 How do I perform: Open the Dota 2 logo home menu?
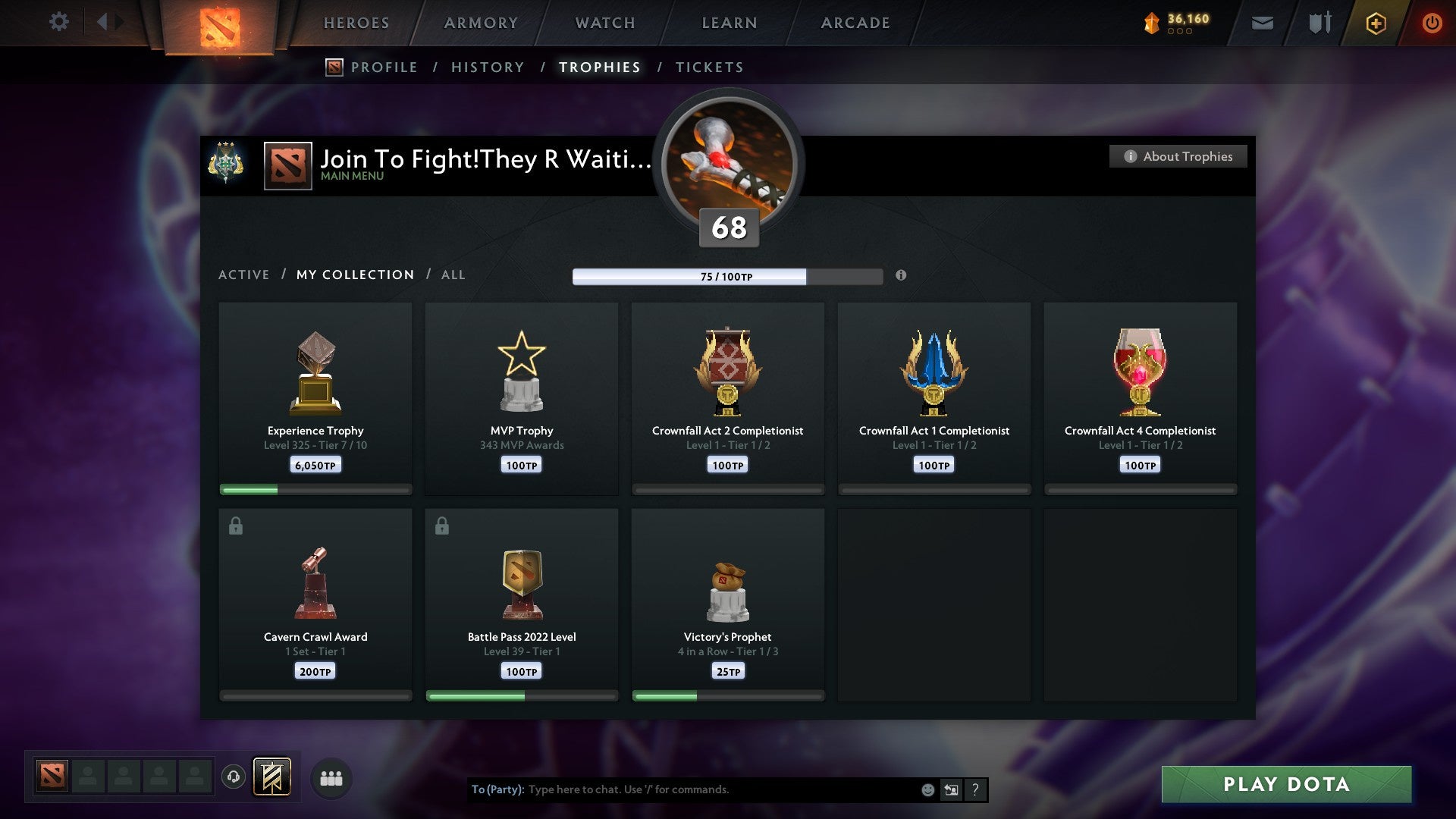220,23
